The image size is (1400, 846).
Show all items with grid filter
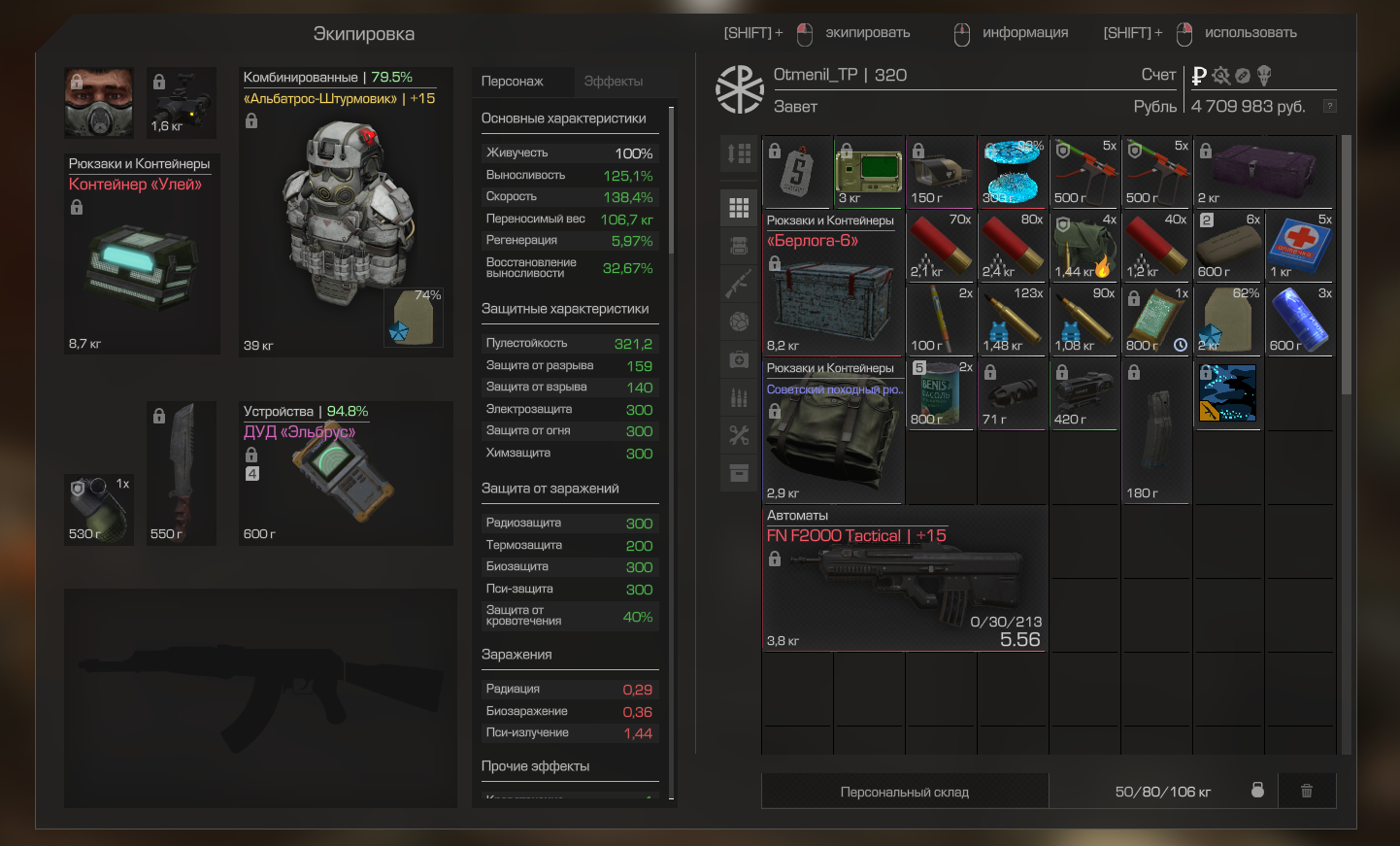pyautogui.click(x=739, y=208)
